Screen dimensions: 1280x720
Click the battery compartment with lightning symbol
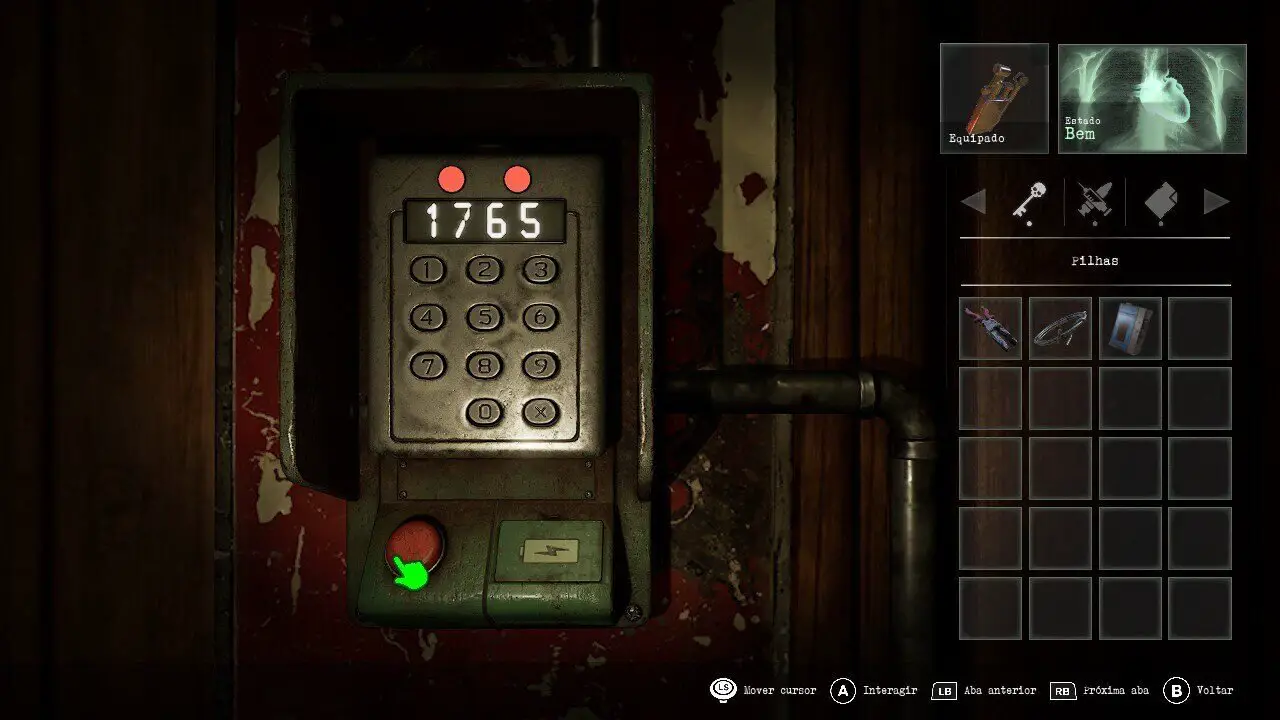coord(549,551)
